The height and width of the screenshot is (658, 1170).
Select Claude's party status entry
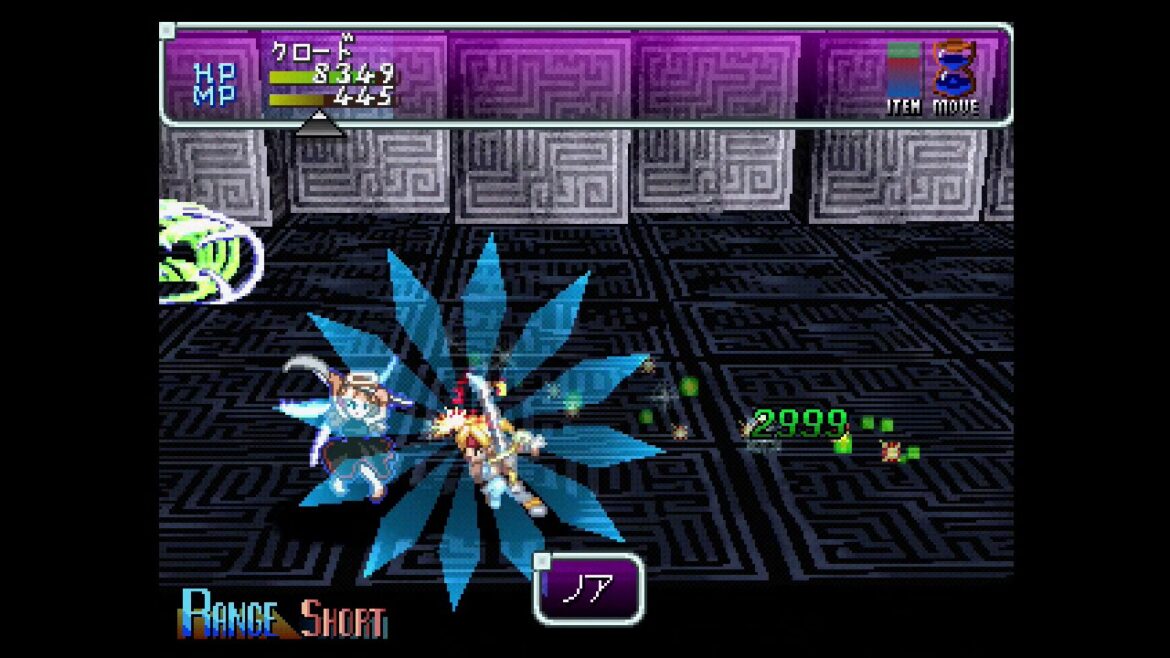[332, 73]
